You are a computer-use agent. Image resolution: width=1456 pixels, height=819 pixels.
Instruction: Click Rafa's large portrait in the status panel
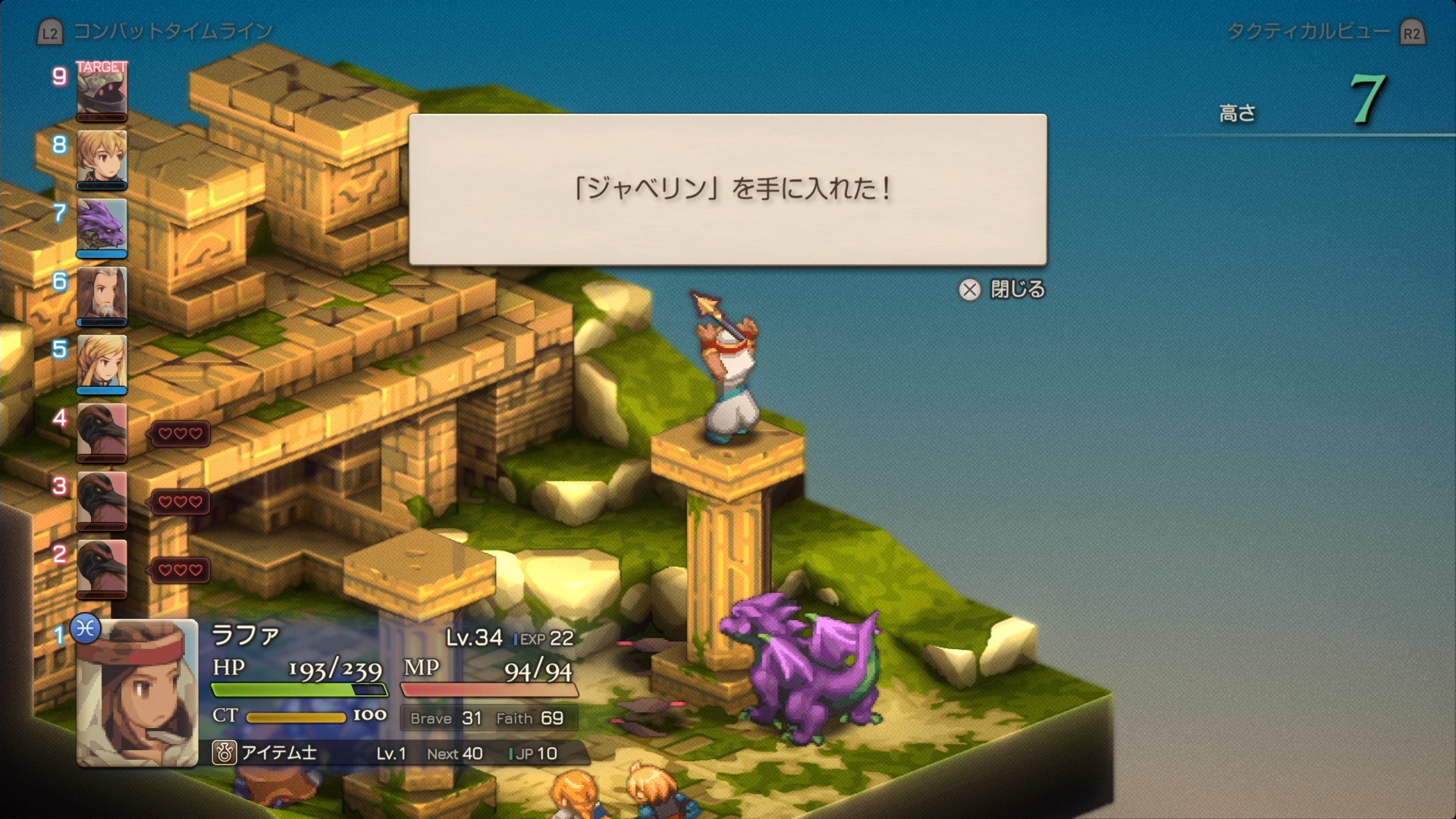tap(137, 692)
